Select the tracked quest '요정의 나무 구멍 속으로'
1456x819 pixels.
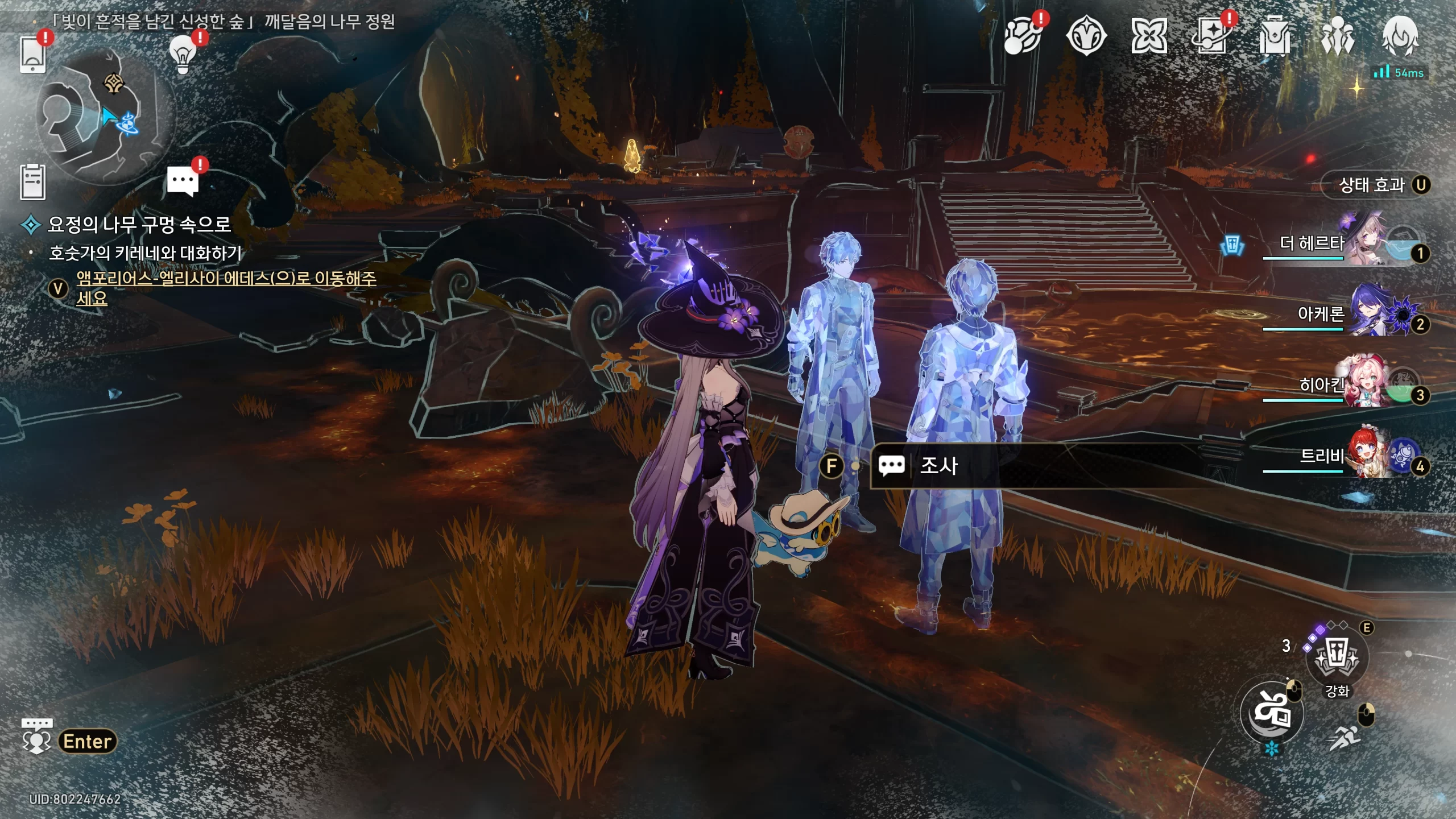[139, 225]
